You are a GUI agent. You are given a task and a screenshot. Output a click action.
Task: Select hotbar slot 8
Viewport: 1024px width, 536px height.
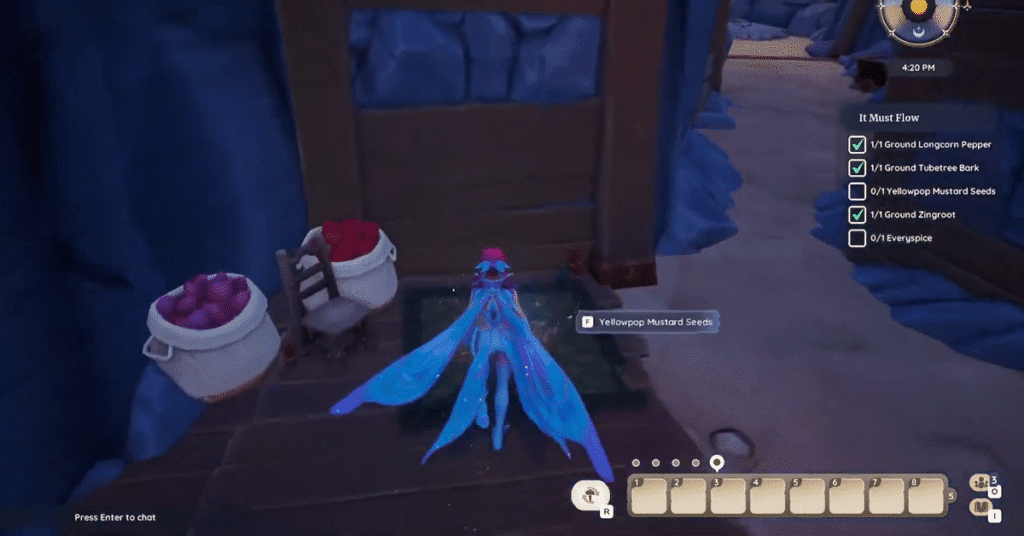(x=923, y=495)
